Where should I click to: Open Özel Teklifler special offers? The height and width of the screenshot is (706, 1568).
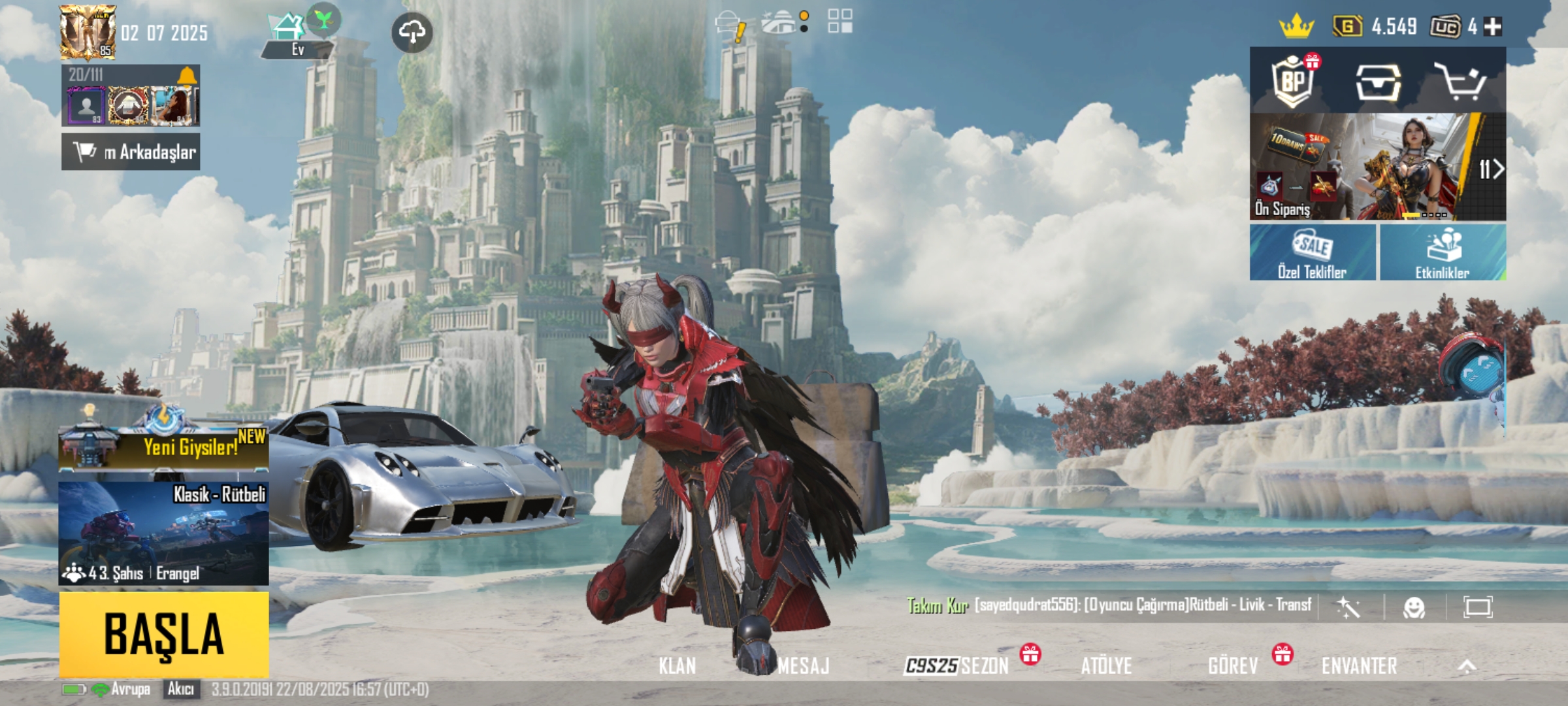(x=1312, y=253)
